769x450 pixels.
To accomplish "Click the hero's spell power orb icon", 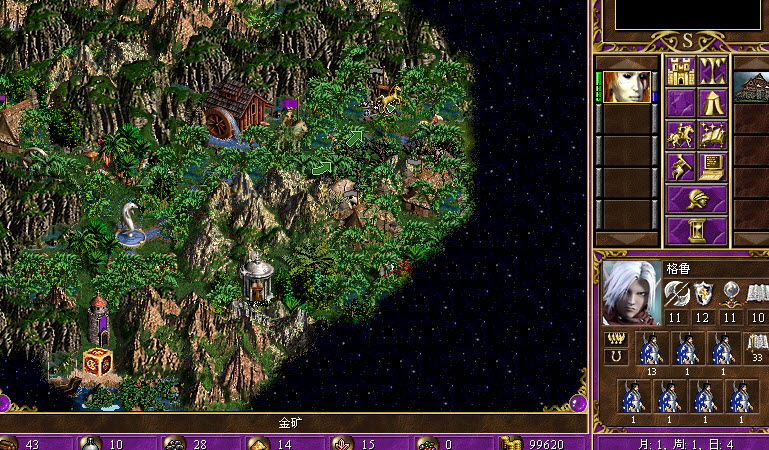I will coord(731,292).
